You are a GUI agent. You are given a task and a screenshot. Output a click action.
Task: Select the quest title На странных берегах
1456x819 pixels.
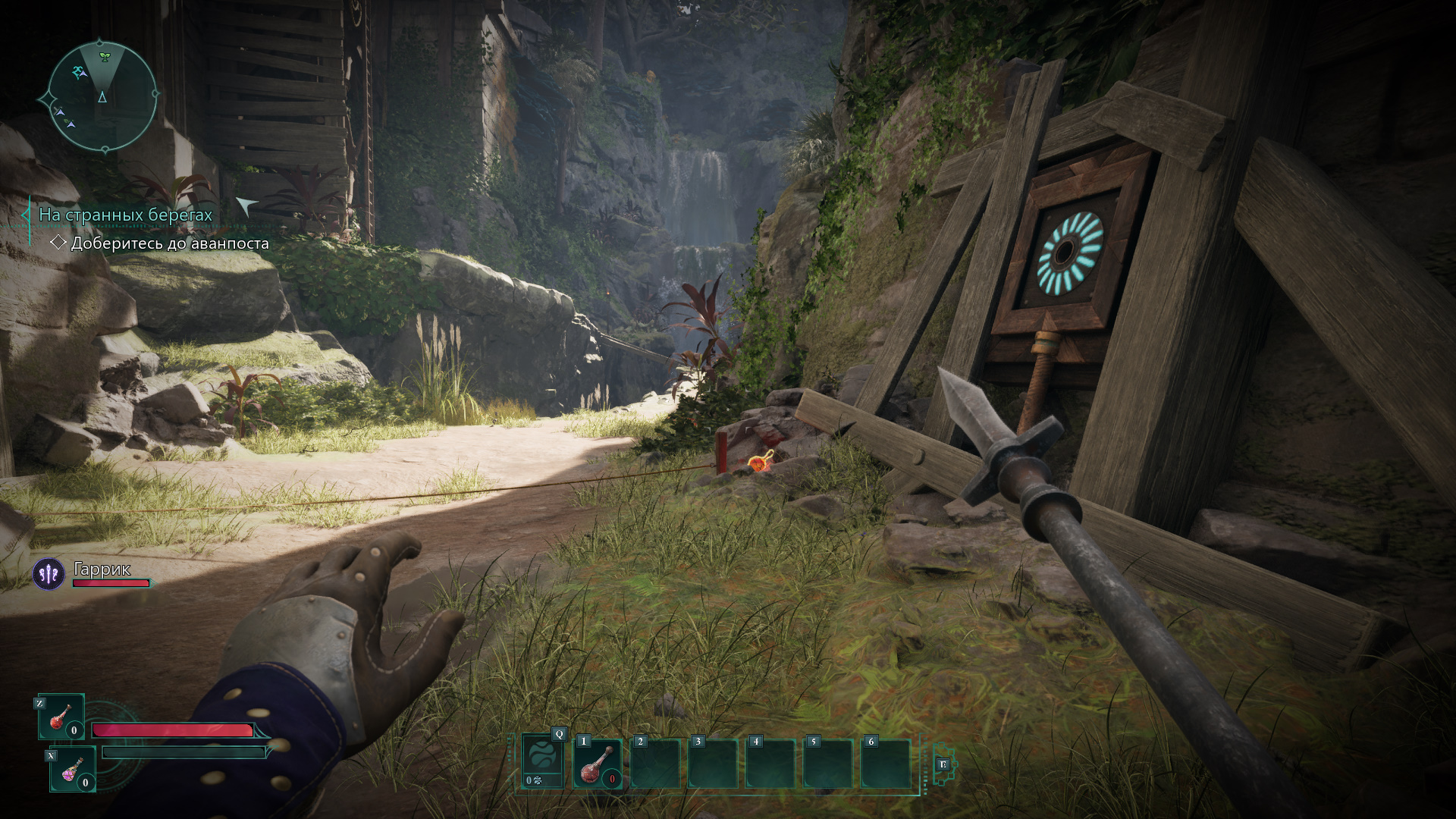click(126, 215)
